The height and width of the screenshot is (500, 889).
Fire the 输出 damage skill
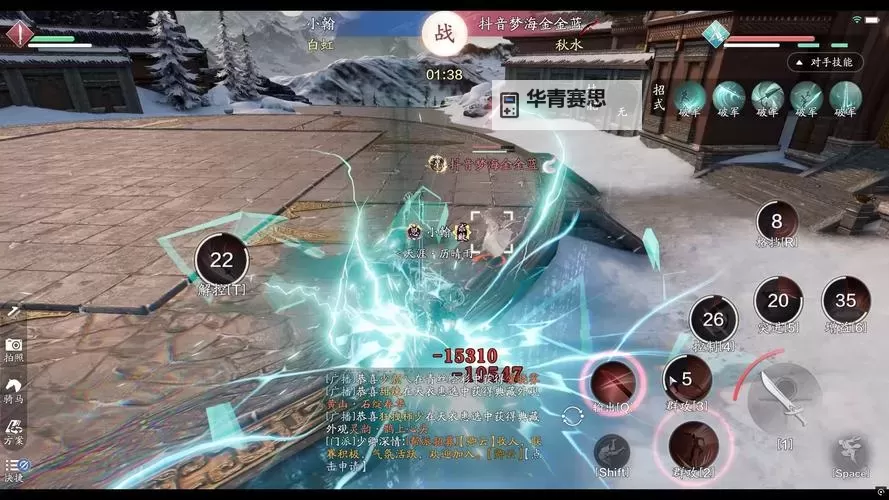coord(614,382)
